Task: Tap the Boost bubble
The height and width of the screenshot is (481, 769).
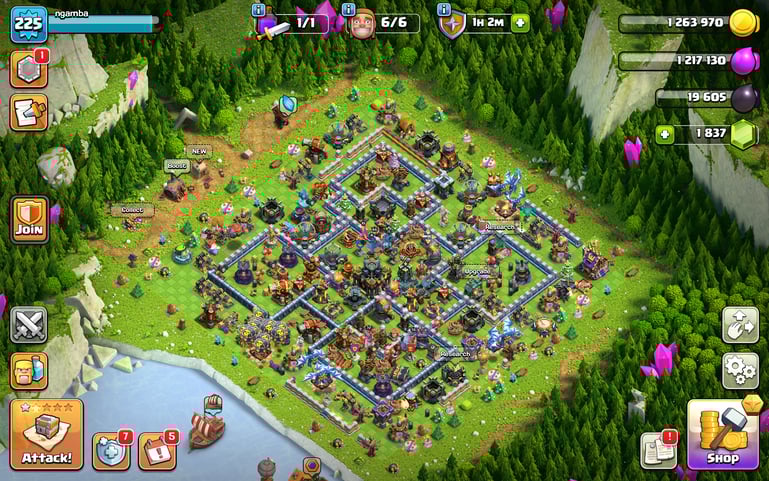Action: point(176,165)
